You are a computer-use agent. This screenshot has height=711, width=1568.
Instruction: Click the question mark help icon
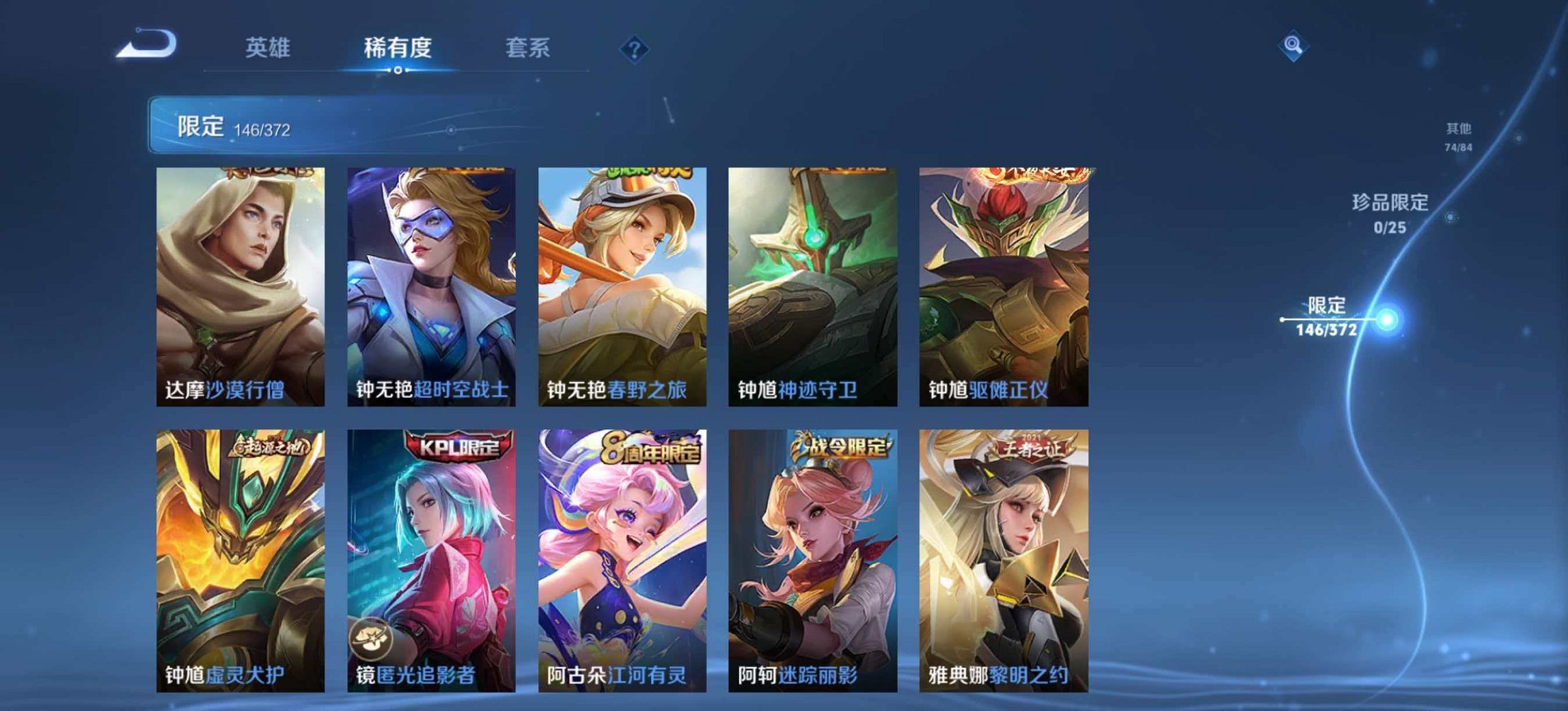(x=634, y=49)
